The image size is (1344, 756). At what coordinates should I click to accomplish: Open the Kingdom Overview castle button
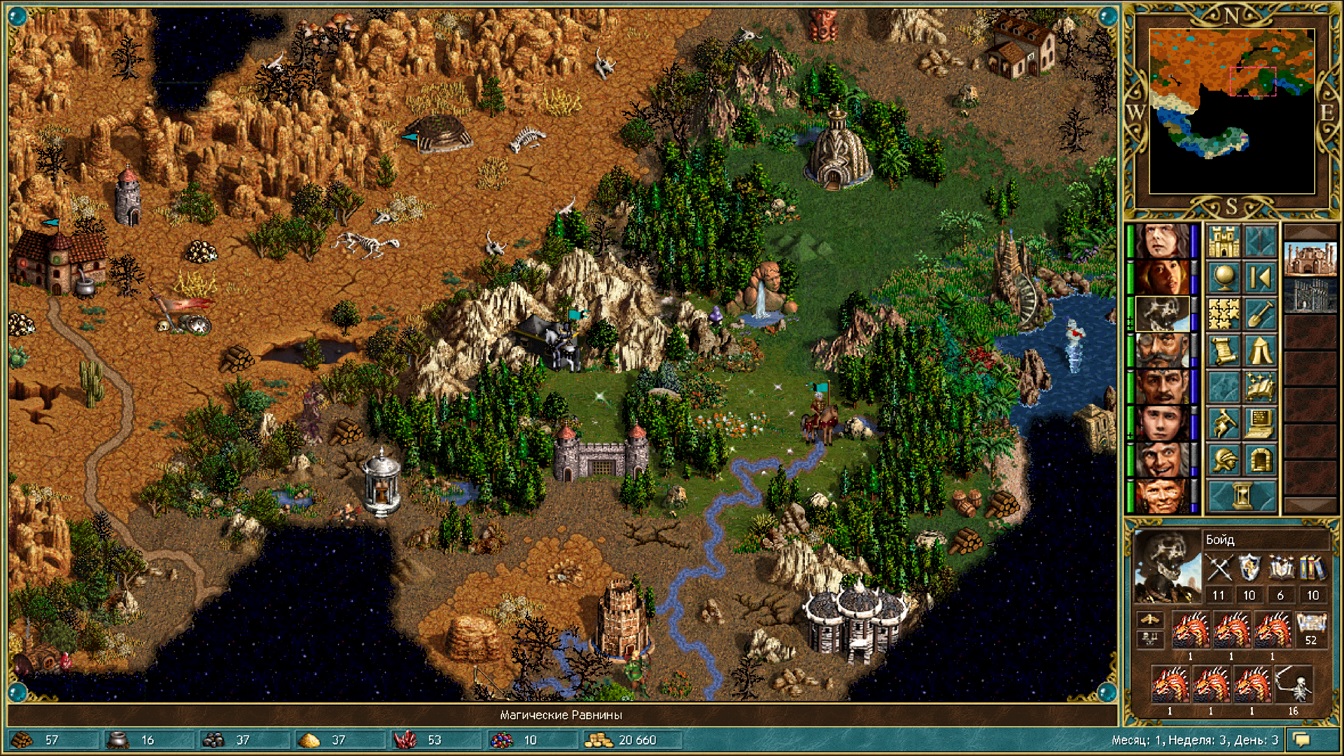[x=1223, y=241]
